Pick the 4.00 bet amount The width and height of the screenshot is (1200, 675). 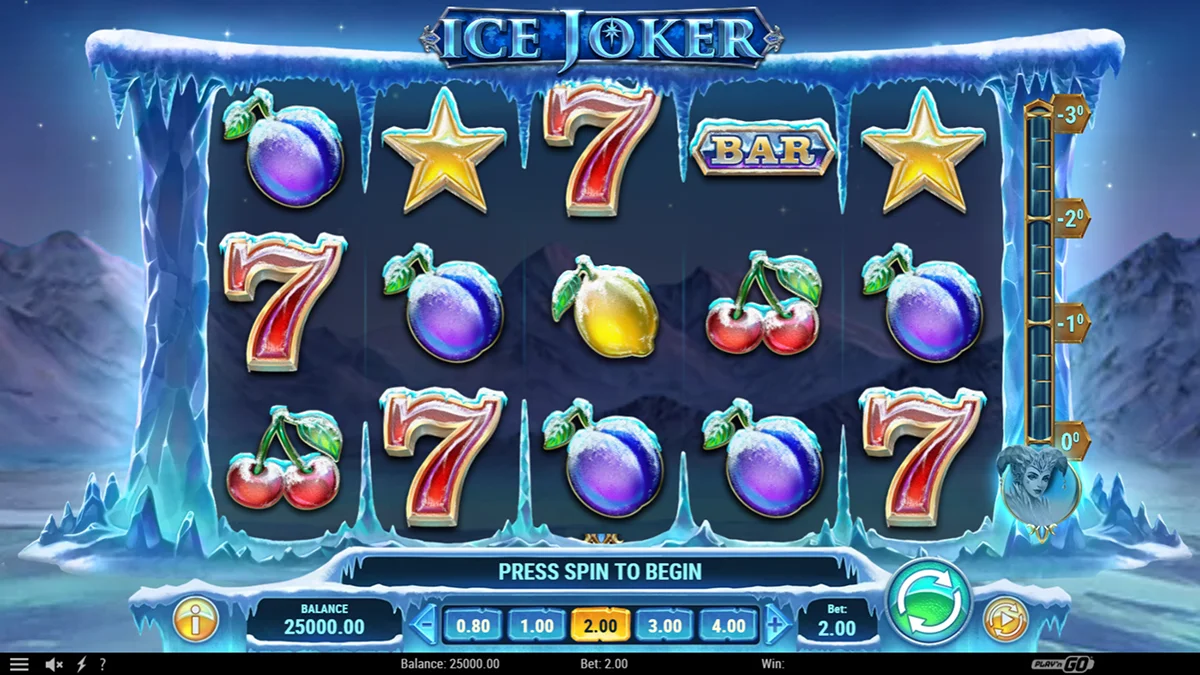pyautogui.click(x=728, y=626)
